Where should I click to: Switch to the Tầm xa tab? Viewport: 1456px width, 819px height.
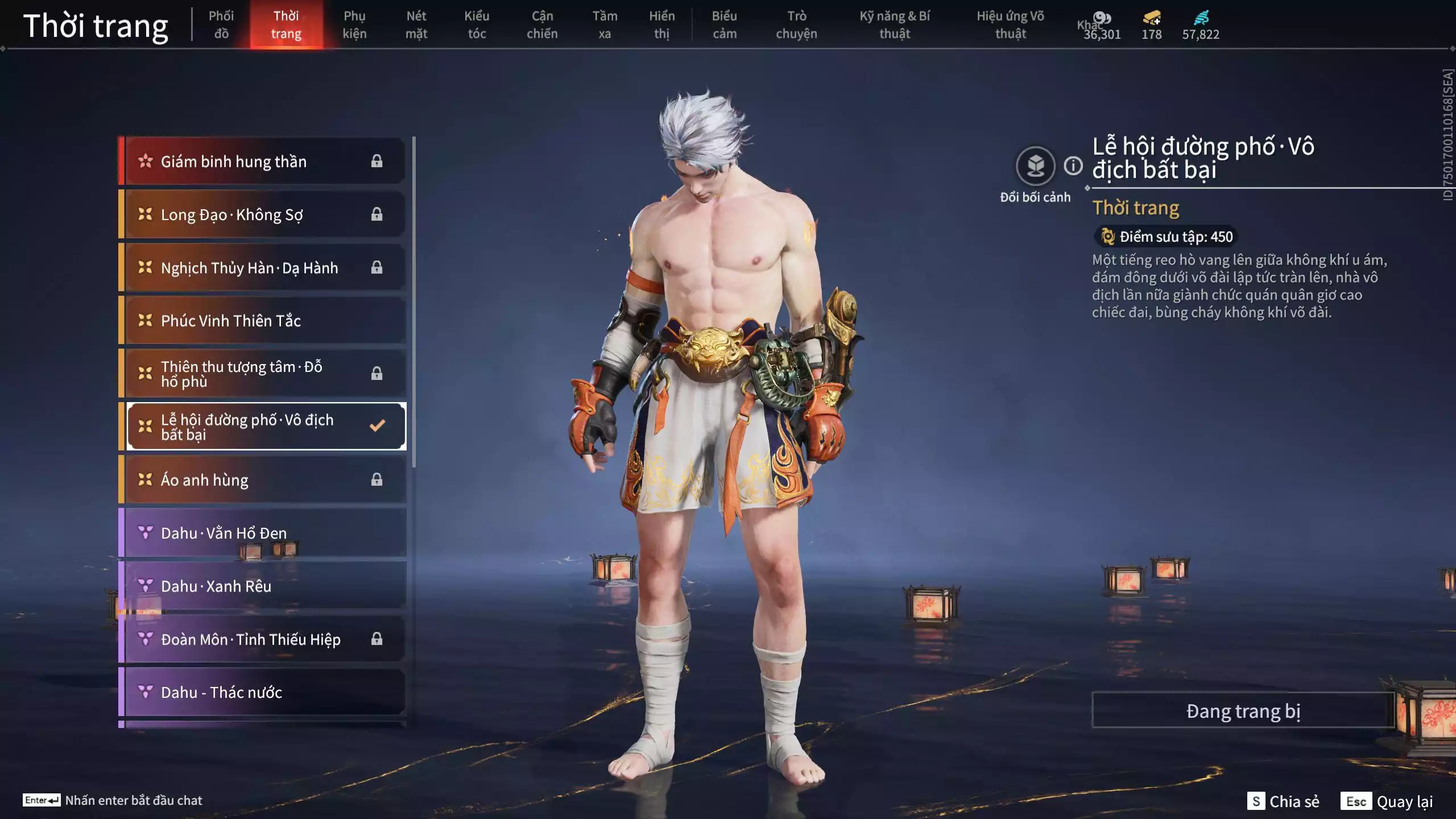(605, 25)
